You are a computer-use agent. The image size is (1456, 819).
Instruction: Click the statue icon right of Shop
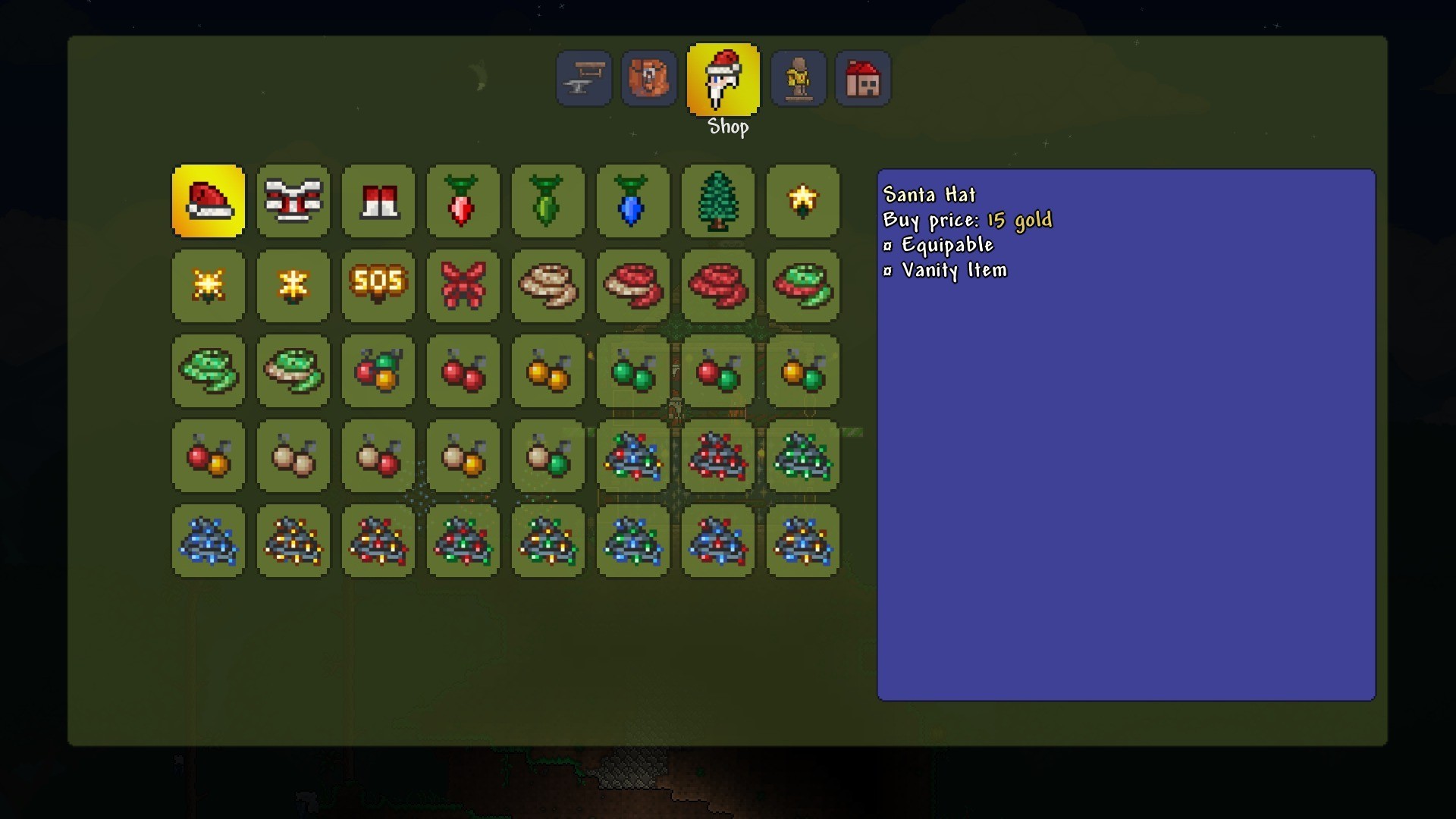tap(799, 78)
